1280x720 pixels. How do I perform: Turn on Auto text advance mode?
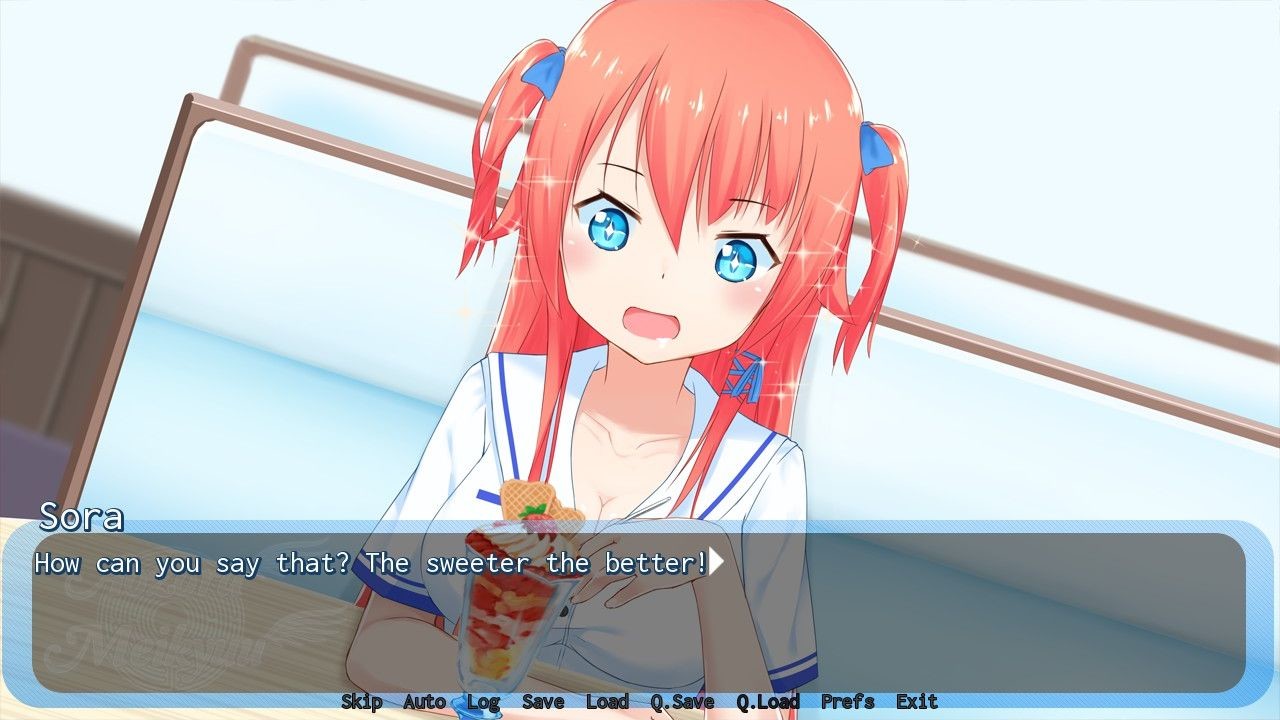coord(423,702)
